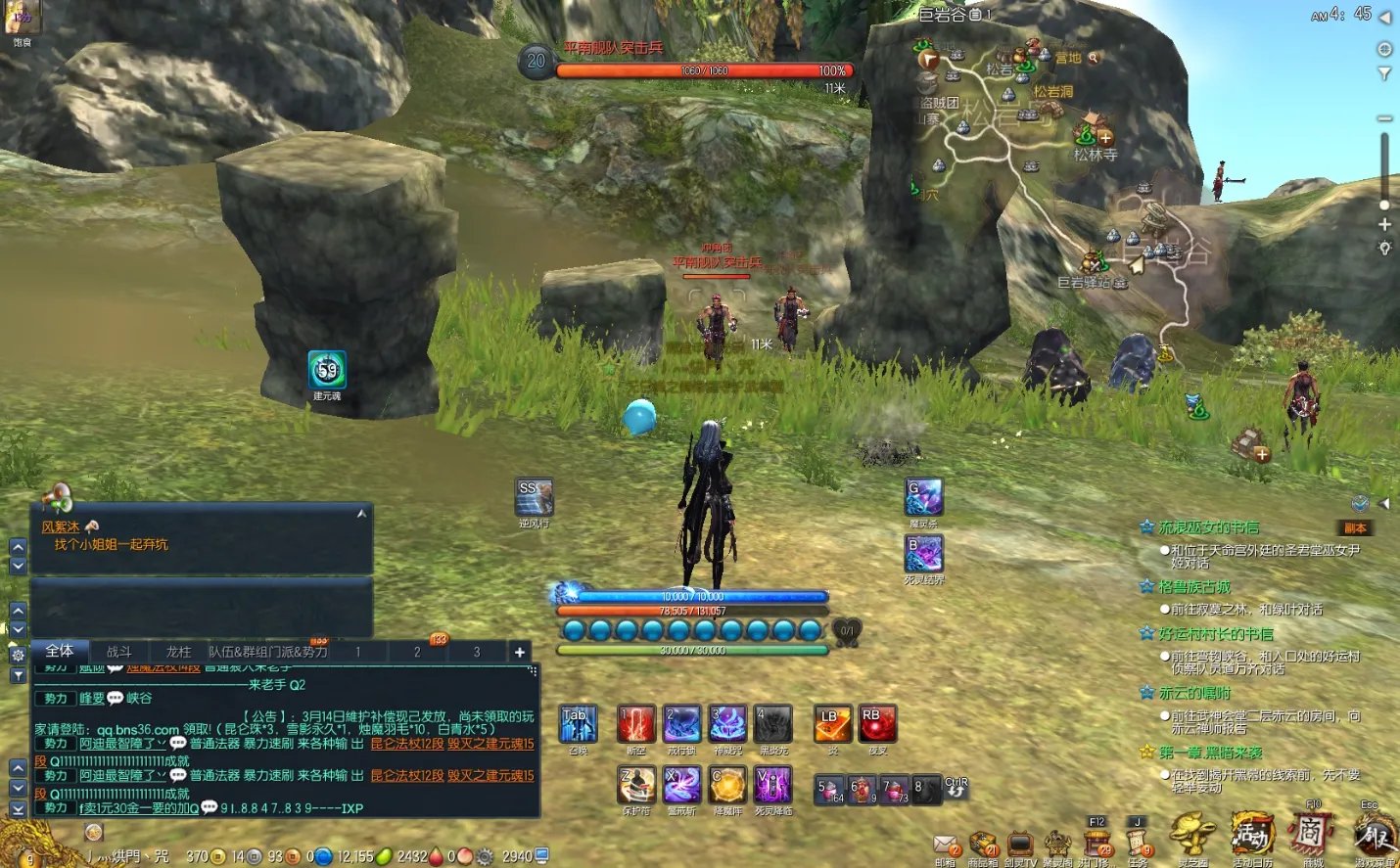Open the 商品箱 item box

coord(982,845)
